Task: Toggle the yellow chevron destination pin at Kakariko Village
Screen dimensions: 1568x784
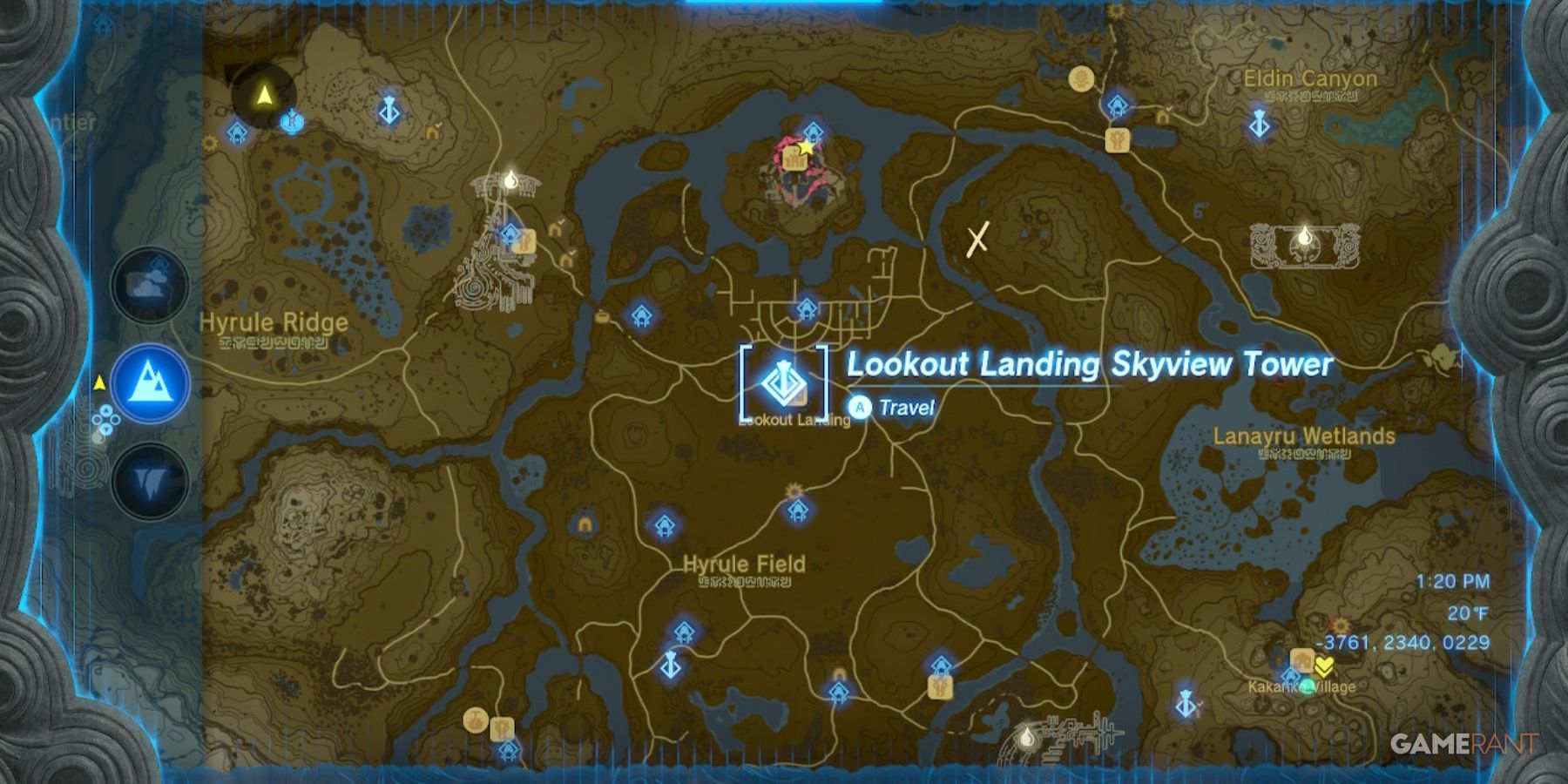Action: 1325,667
